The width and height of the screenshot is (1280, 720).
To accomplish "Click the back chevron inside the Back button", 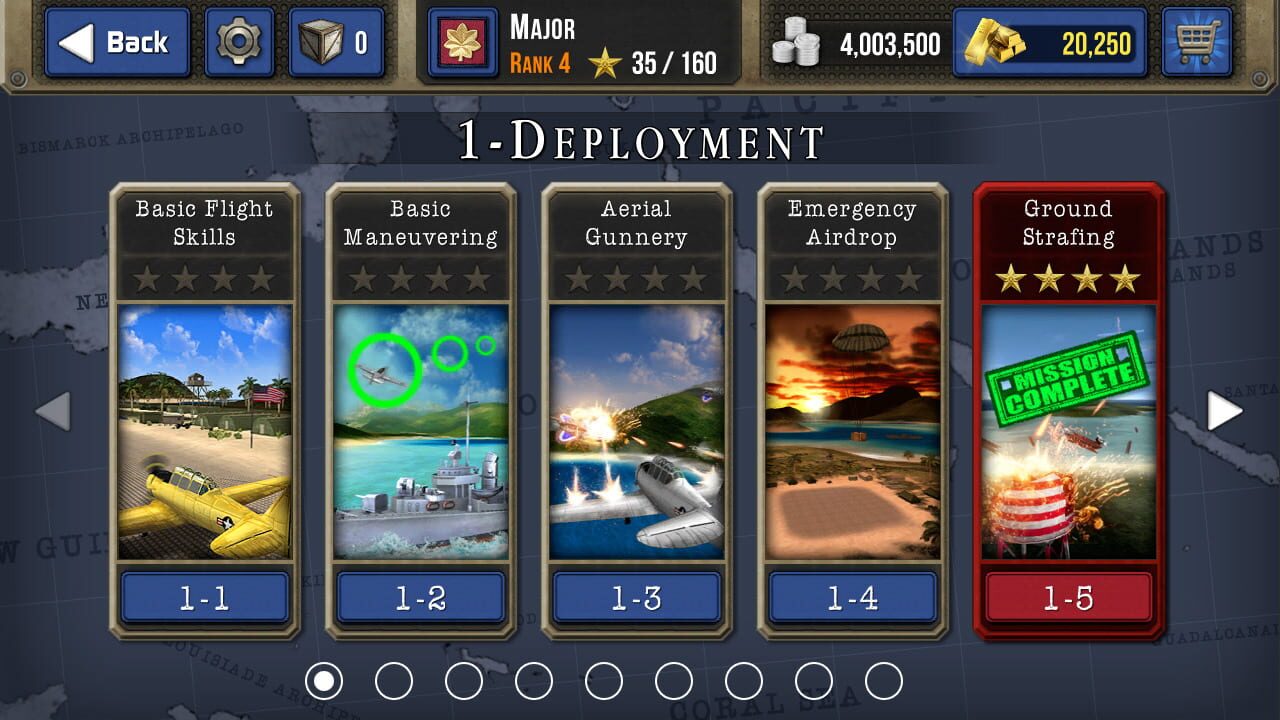I will coord(78,42).
